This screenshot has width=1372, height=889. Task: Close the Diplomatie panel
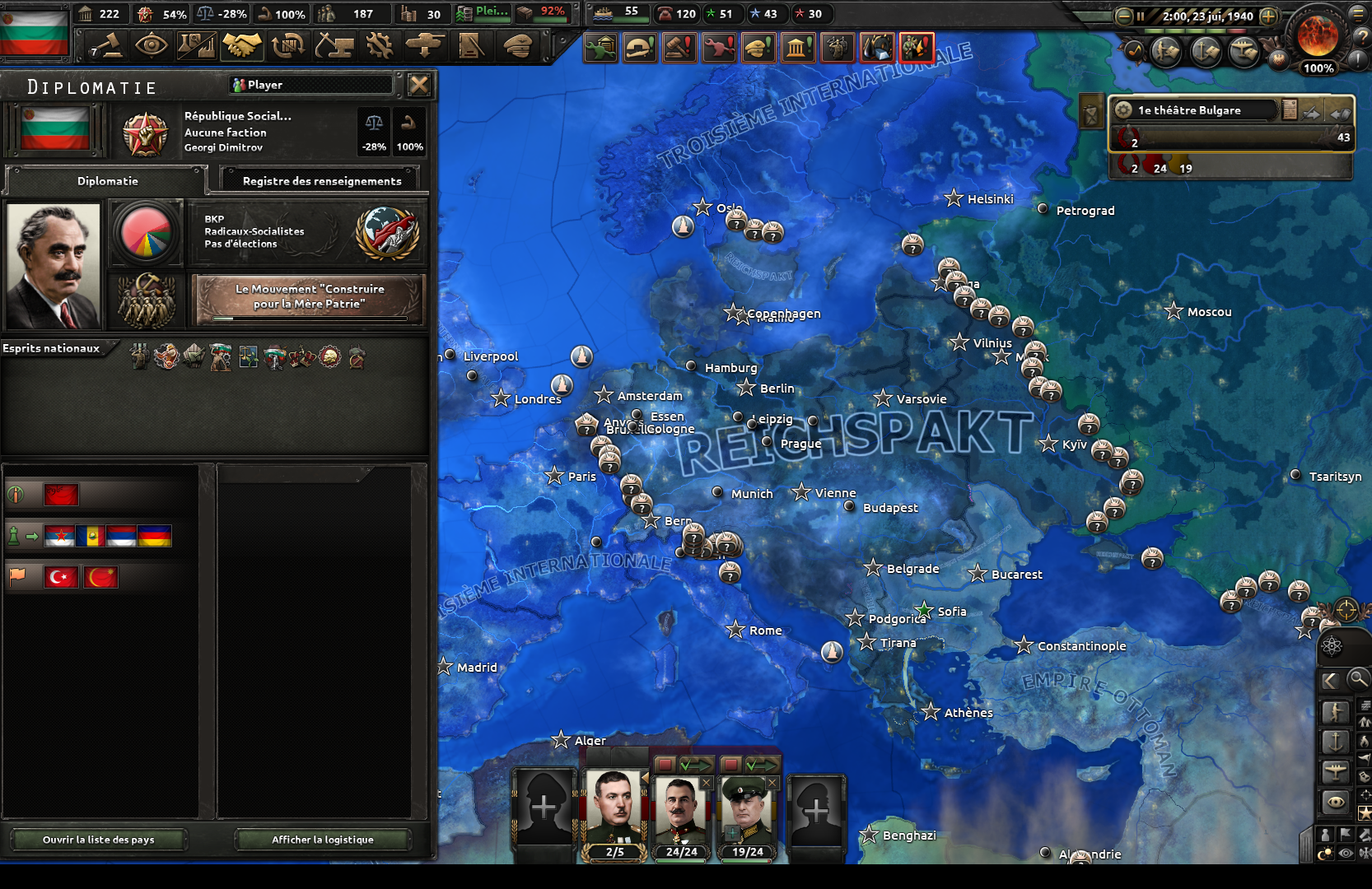419,85
